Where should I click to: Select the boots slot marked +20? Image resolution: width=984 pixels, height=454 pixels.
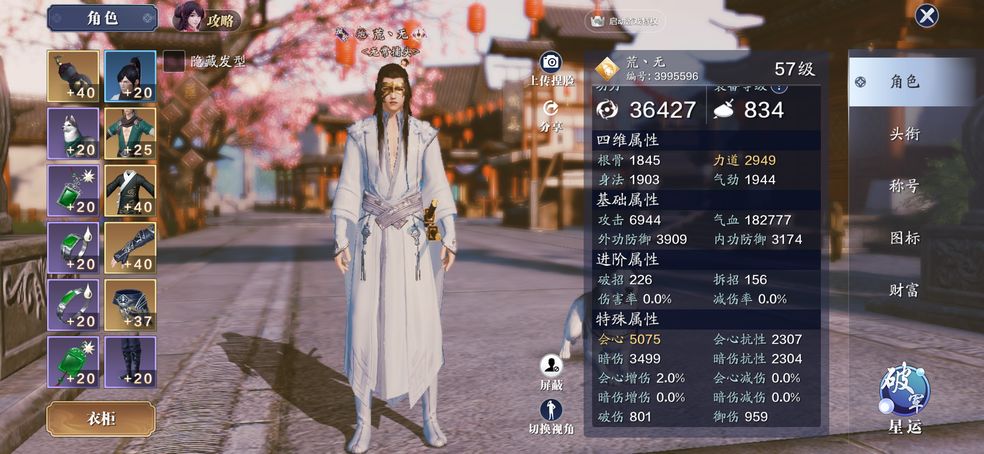pyautogui.click(x=130, y=362)
